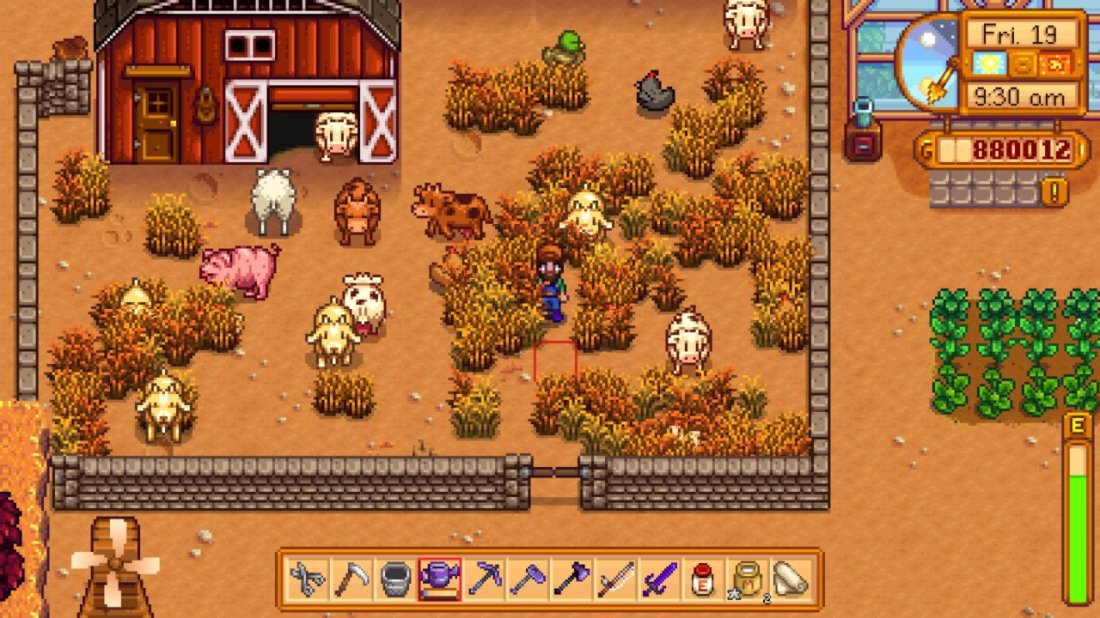Switch to the pickaxe tool

pyautogui.click(x=484, y=579)
